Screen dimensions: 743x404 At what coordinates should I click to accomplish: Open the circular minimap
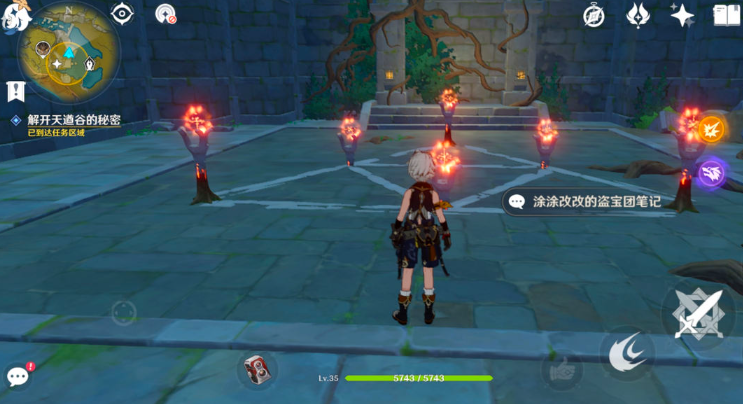coord(68,52)
